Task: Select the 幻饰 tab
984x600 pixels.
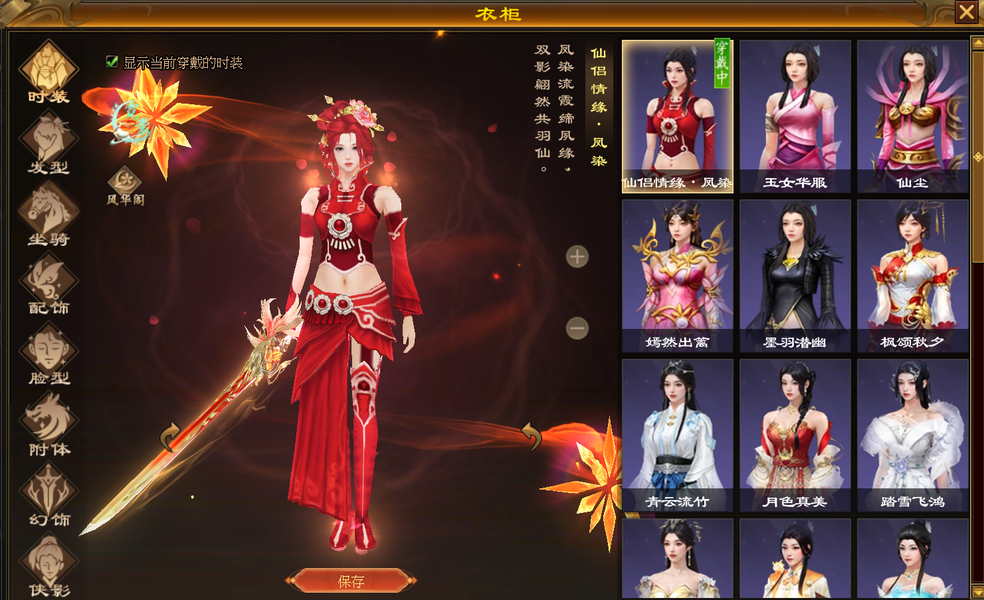Action: [x=48, y=494]
